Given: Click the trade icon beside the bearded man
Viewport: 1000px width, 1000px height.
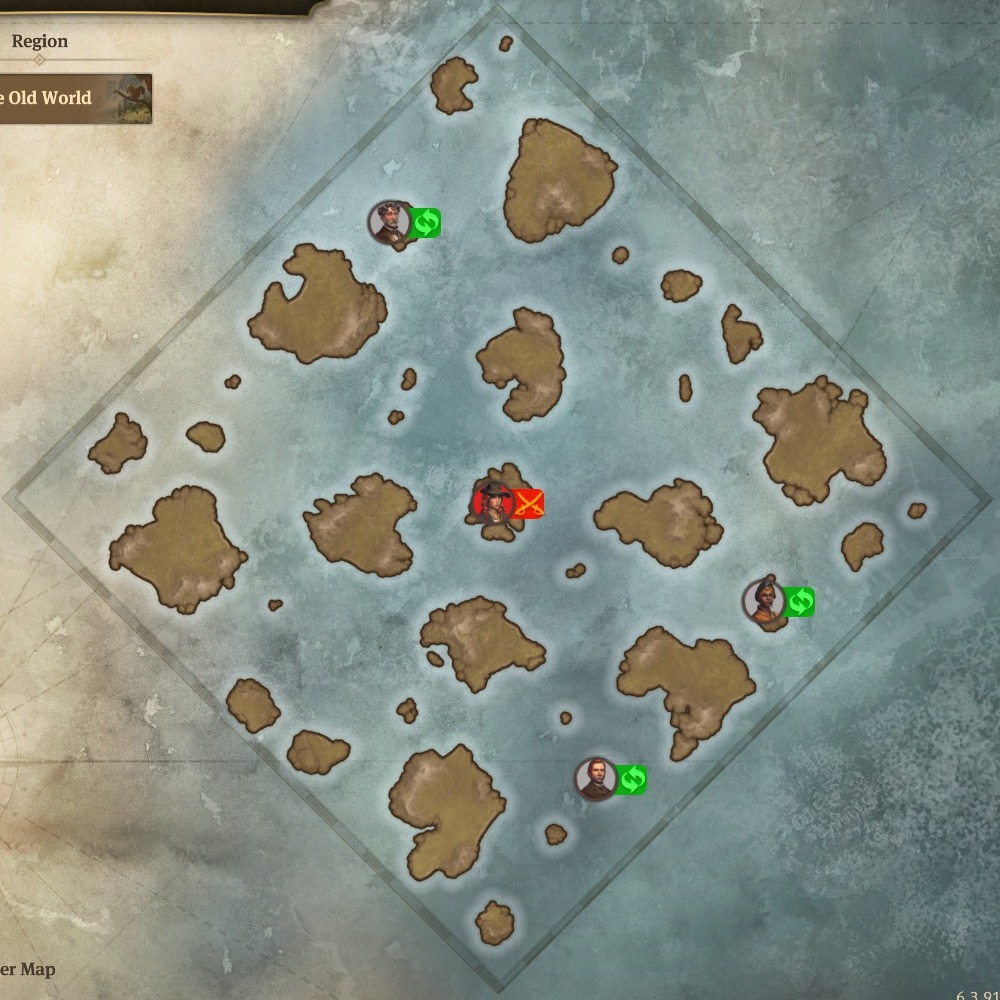Looking at the screenshot, I should pos(425,222).
